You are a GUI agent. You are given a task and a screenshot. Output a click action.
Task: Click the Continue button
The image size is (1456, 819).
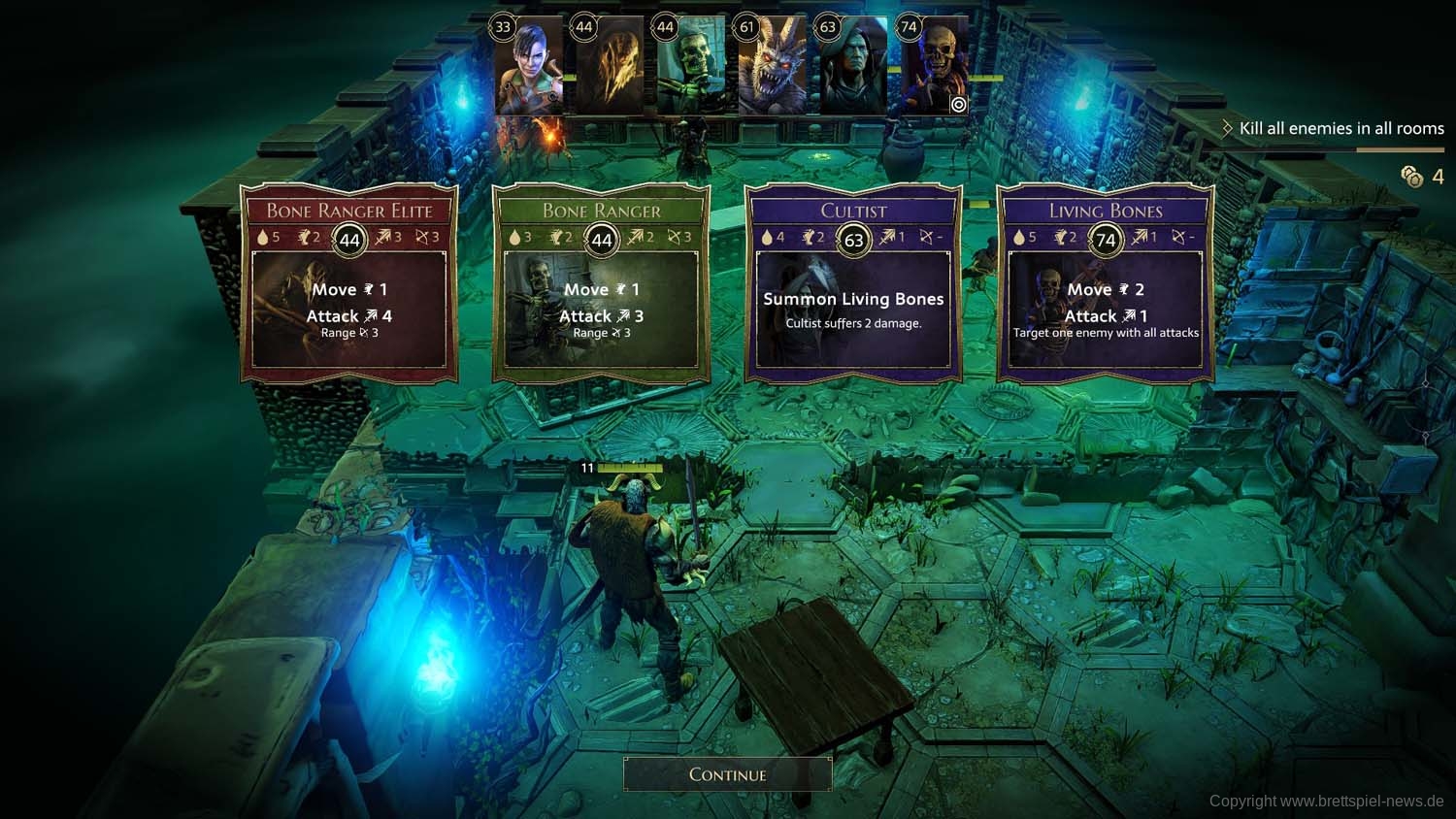[x=727, y=774]
